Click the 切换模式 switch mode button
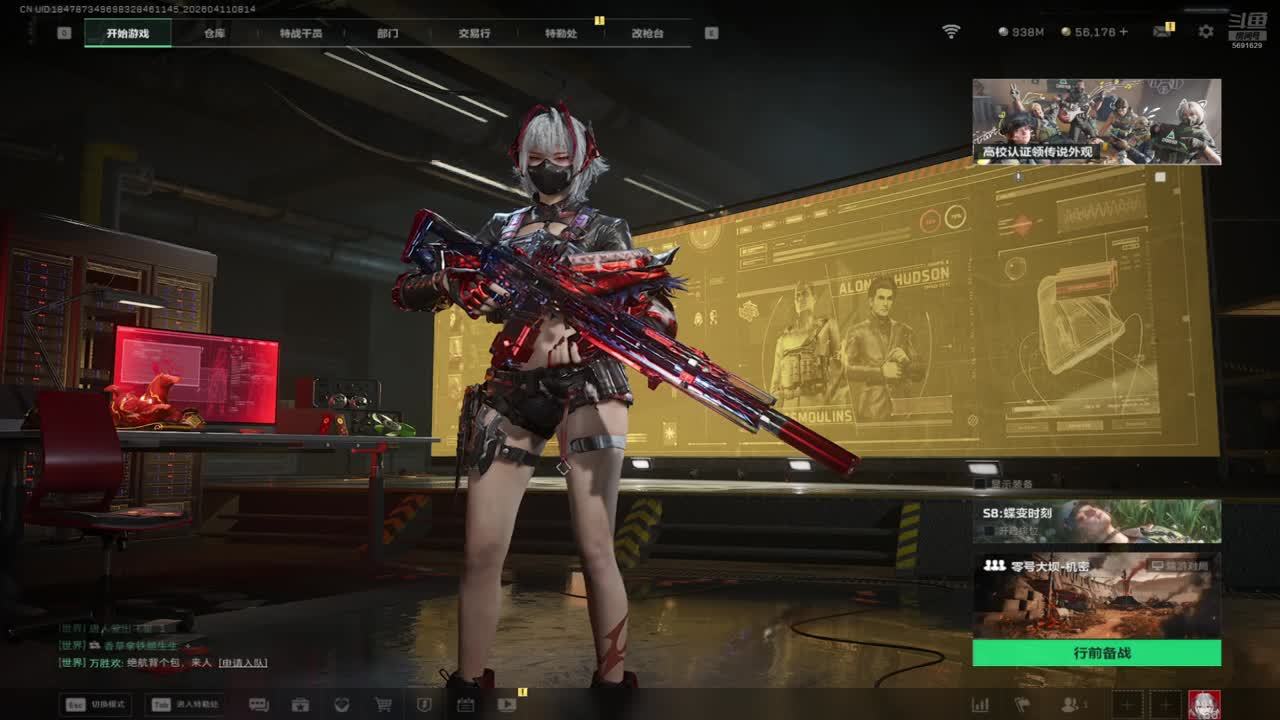 pyautogui.click(x=96, y=704)
